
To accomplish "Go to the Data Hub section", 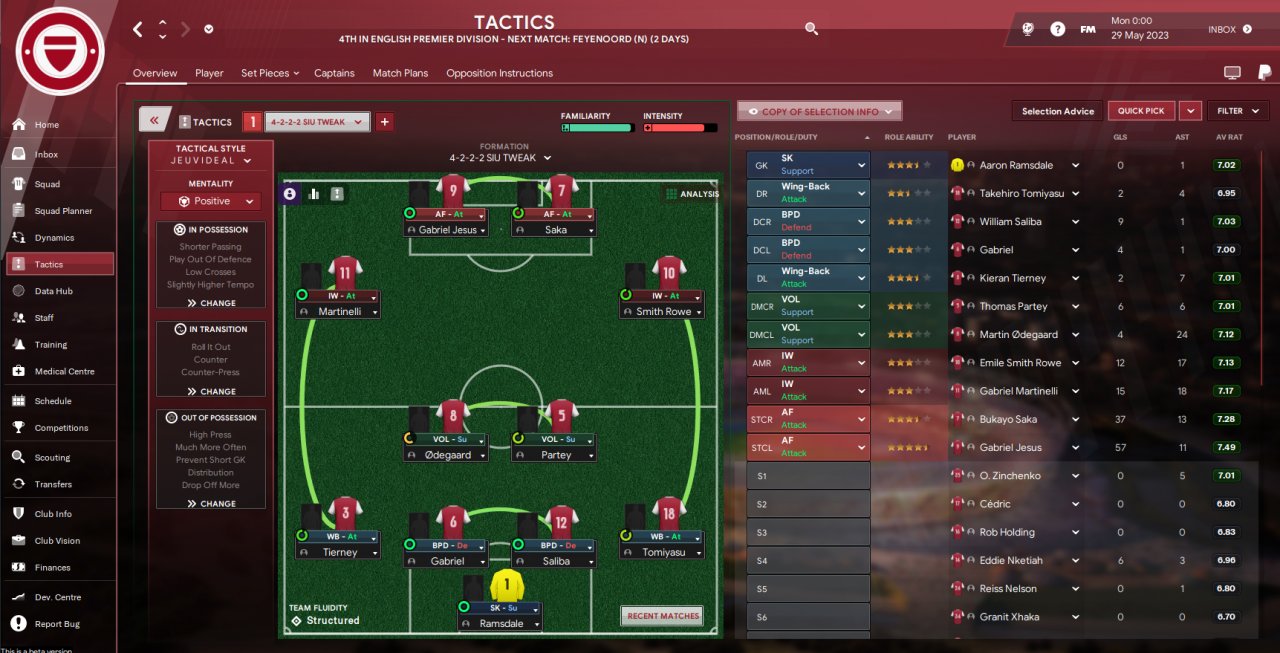I will [x=58, y=291].
